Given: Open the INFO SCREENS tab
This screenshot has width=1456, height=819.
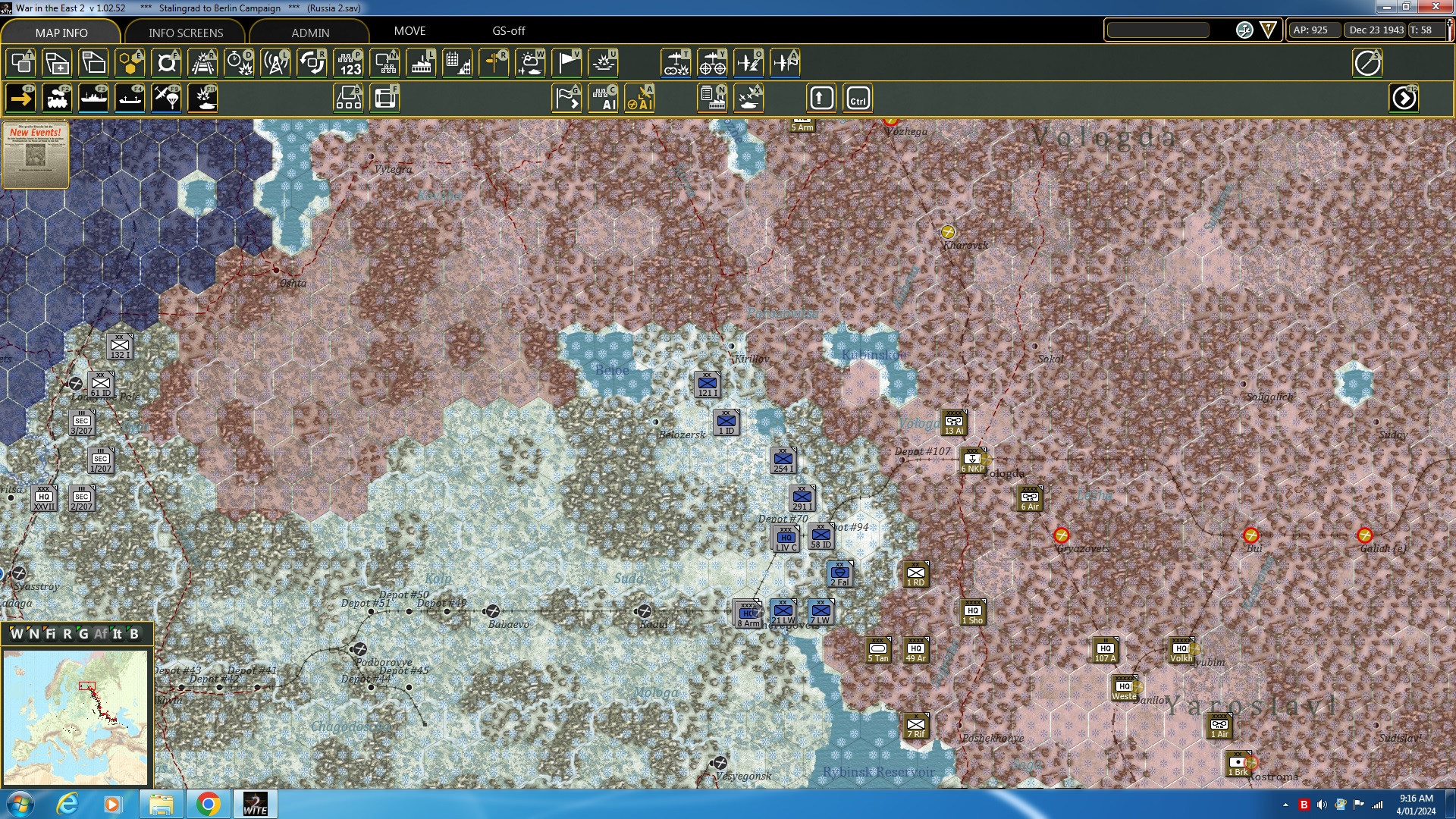Looking at the screenshot, I should click(184, 32).
